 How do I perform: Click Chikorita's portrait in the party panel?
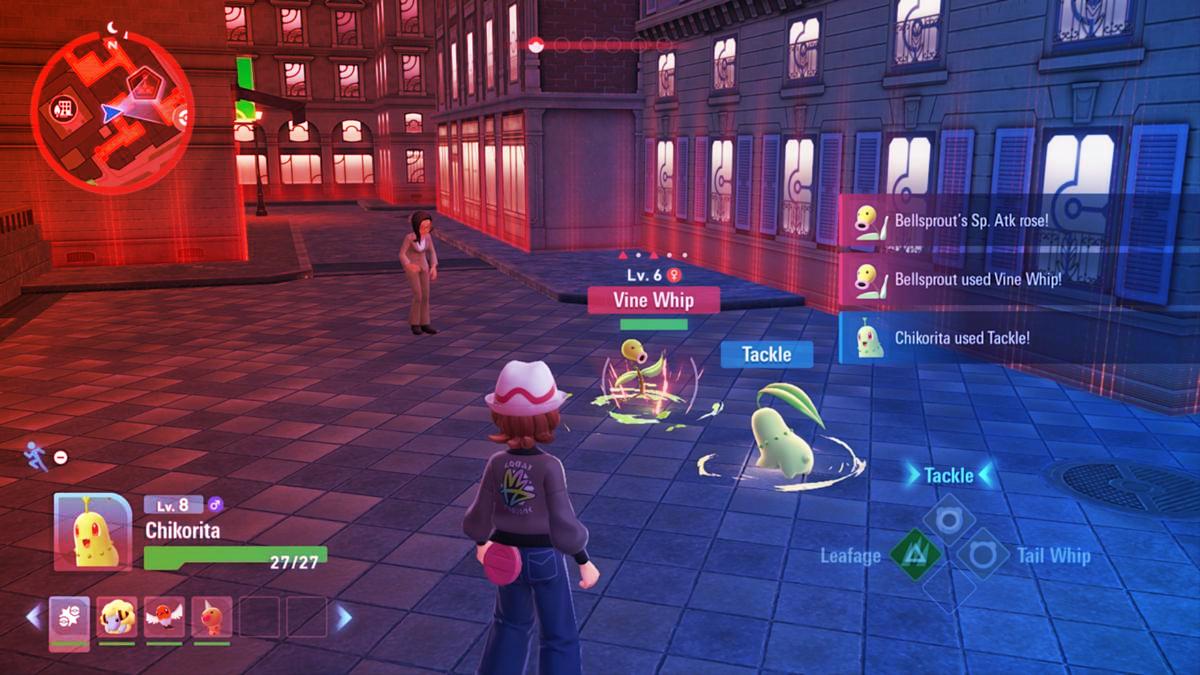[x=92, y=531]
